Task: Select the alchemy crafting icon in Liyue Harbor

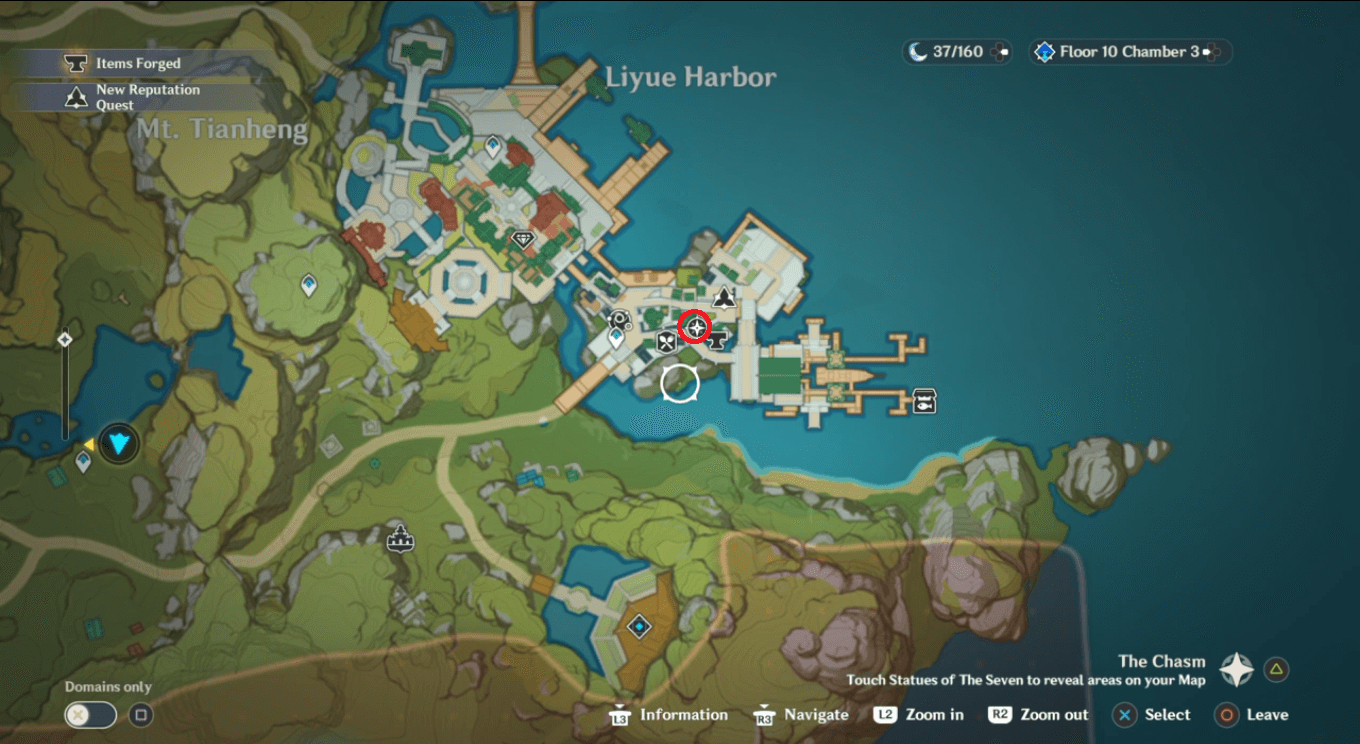Action: pos(620,319)
